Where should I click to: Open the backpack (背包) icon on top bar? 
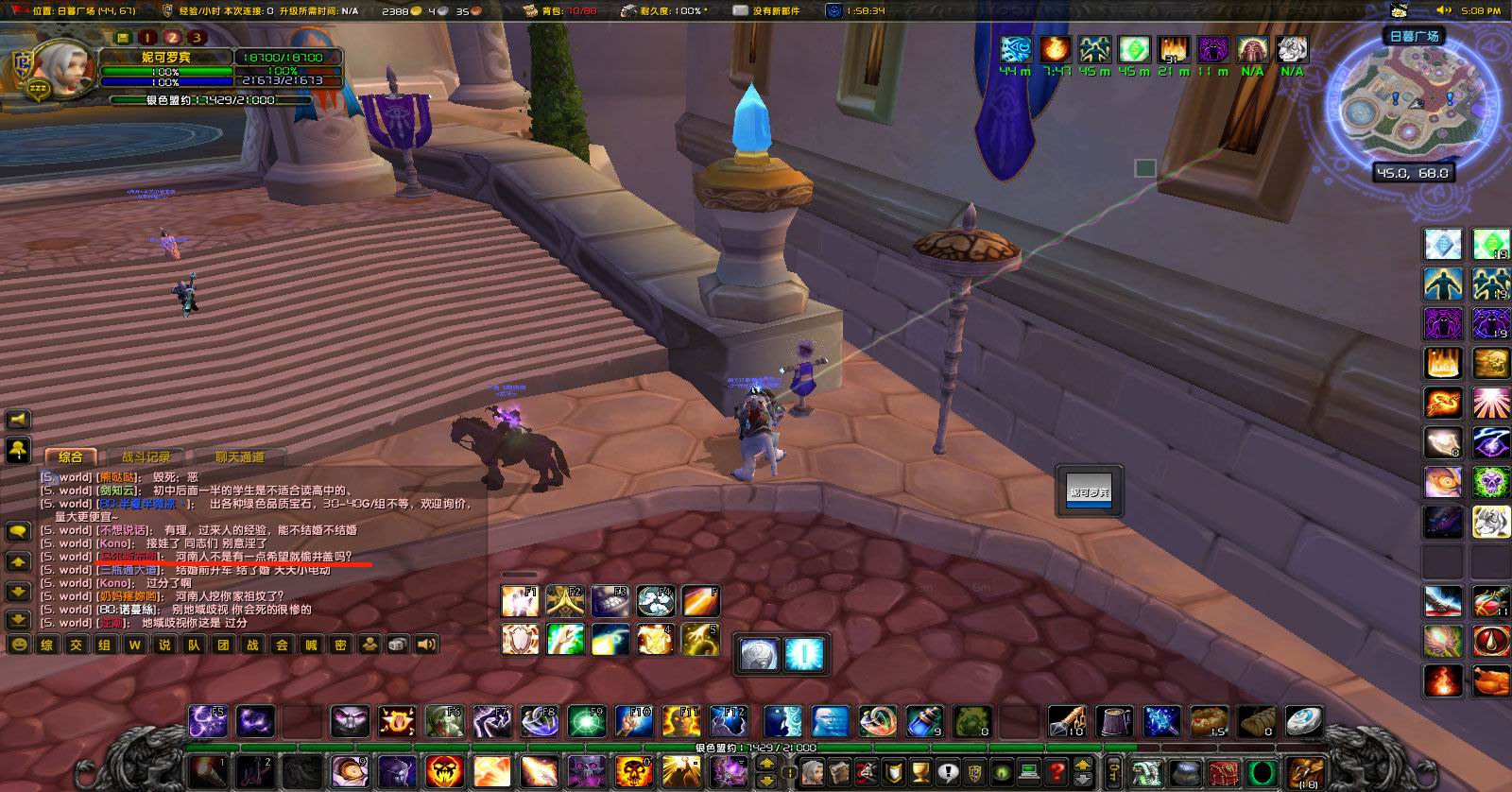(532, 10)
